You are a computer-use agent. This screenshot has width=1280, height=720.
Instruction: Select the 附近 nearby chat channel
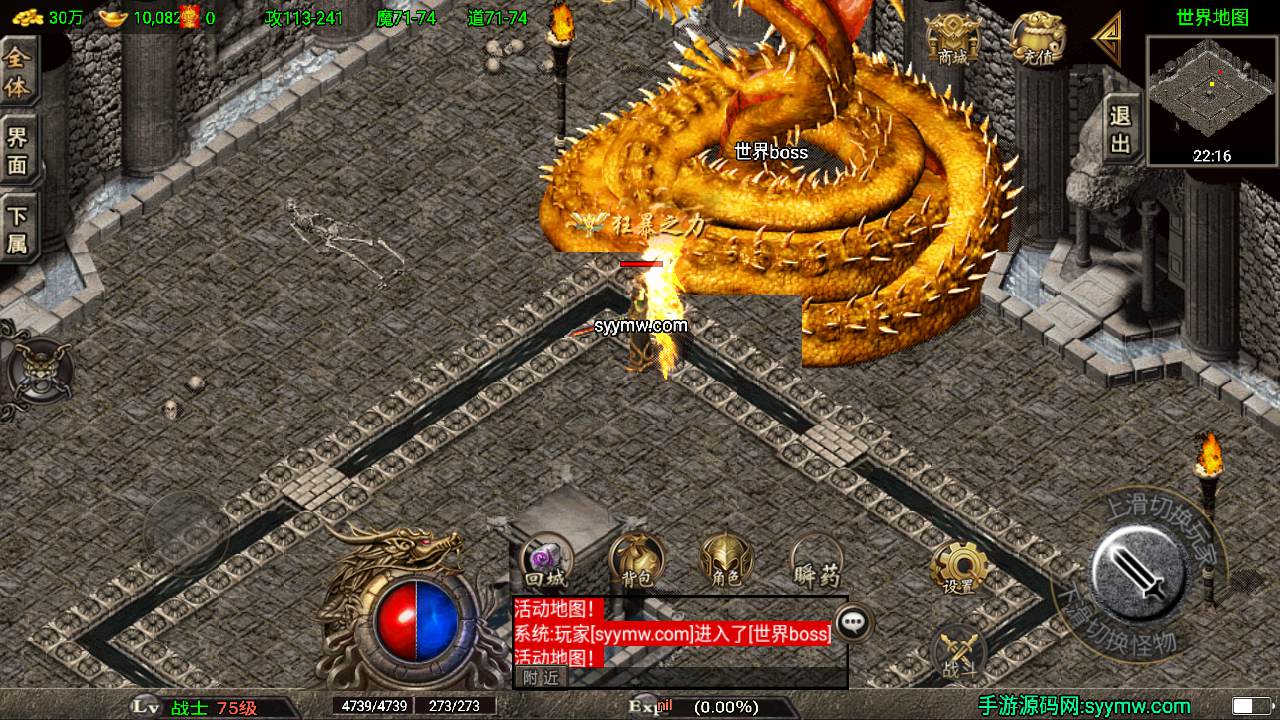541,678
